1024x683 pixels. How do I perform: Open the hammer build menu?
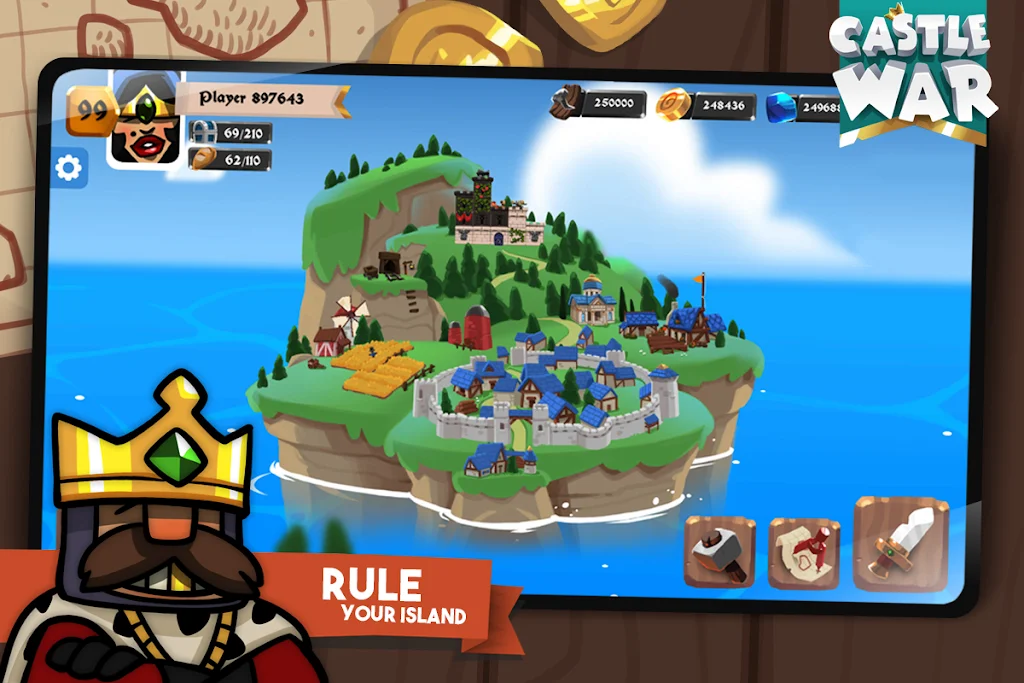[720, 551]
